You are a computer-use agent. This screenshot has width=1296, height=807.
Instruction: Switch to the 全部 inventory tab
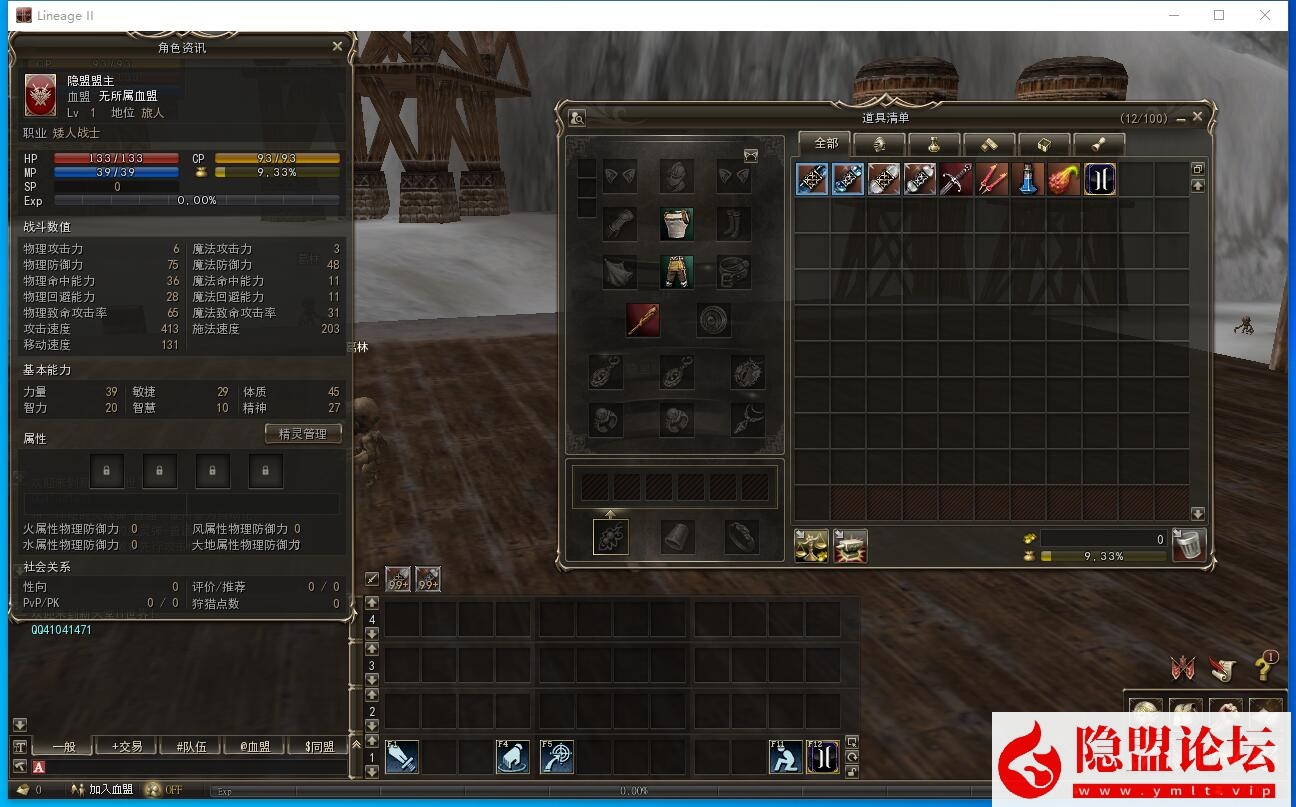pos(825,143)
